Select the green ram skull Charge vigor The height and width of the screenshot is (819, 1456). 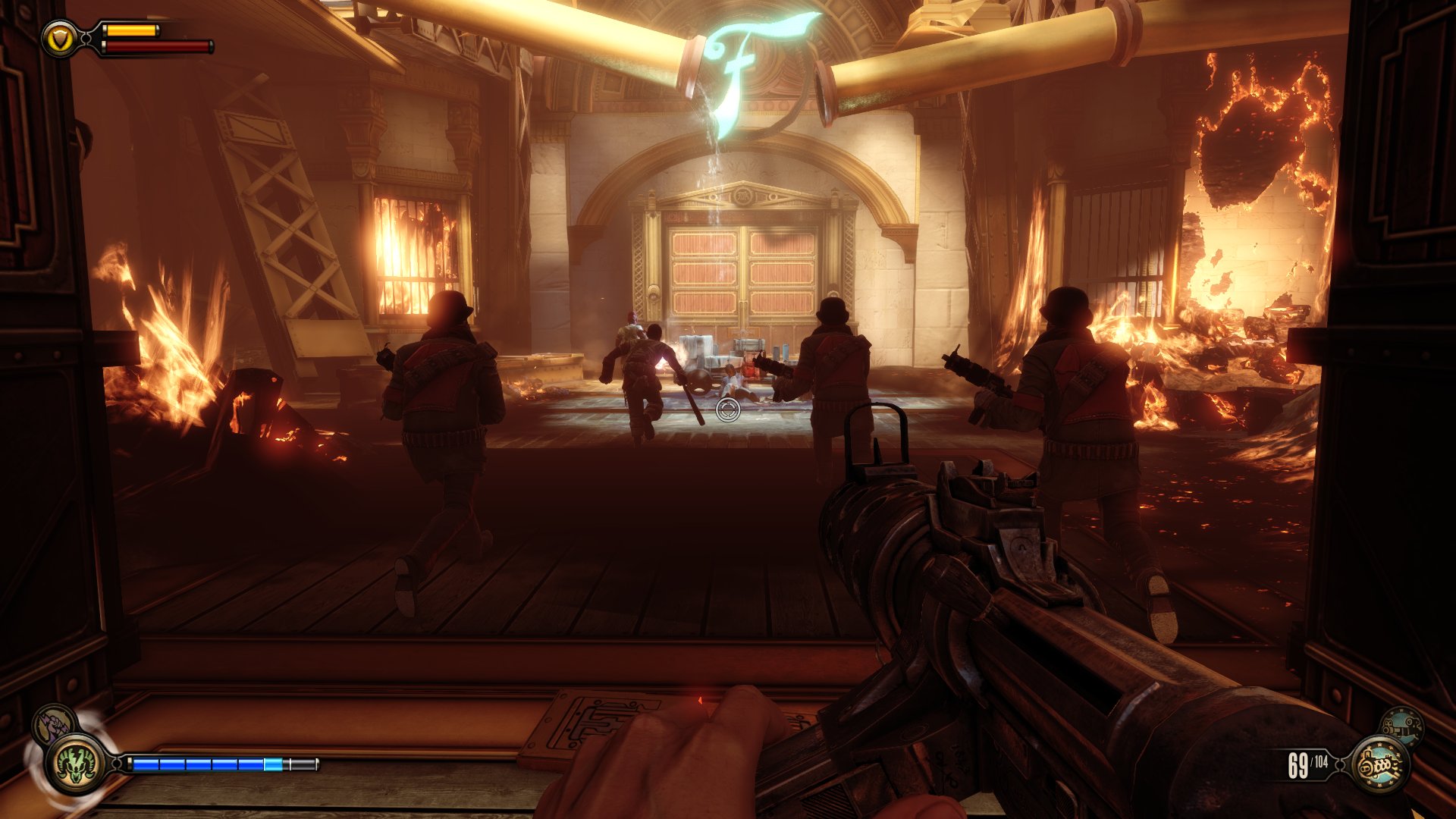pos(77,764)
